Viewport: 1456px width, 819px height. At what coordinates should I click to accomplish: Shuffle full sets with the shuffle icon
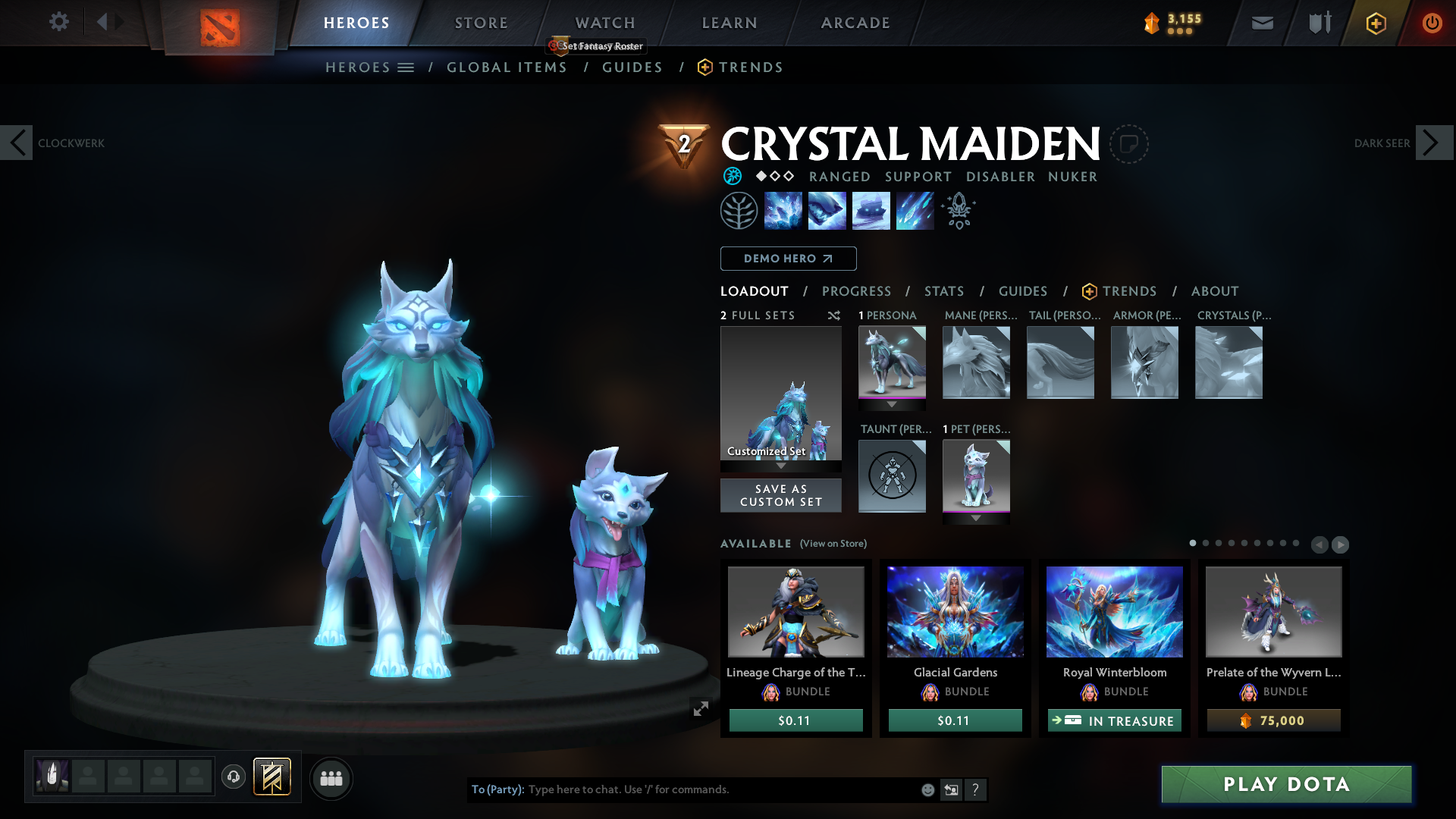coord(834,315)
